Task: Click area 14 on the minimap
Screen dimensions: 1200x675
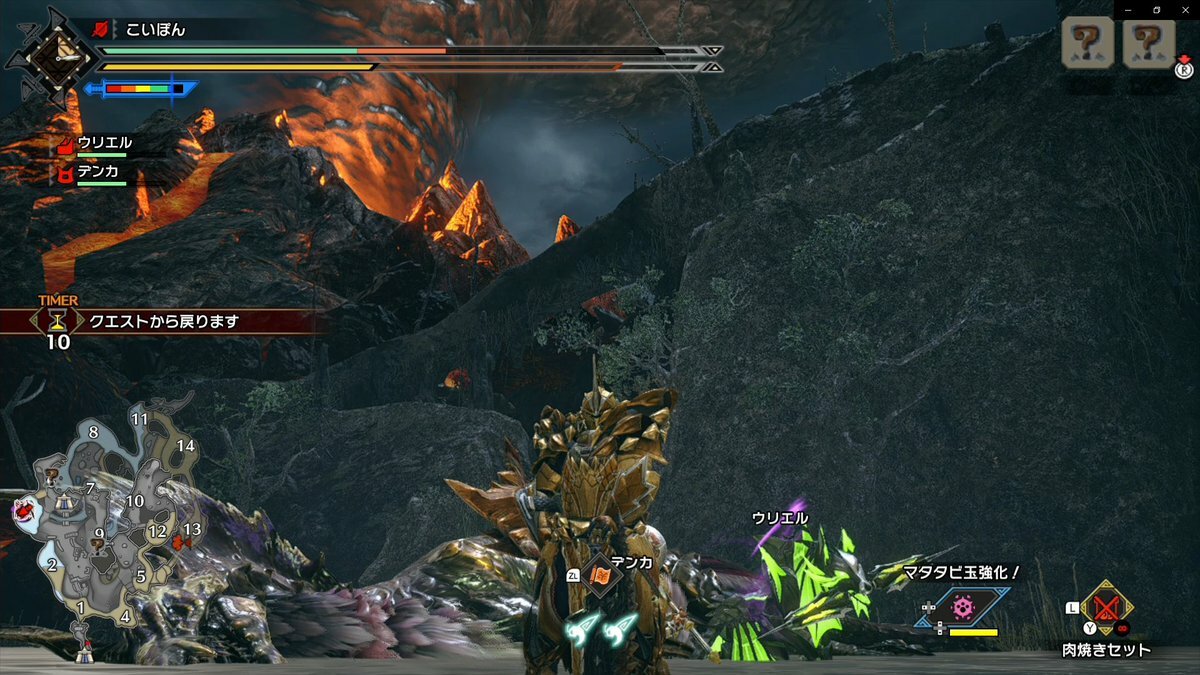Action: click(186, 446)
